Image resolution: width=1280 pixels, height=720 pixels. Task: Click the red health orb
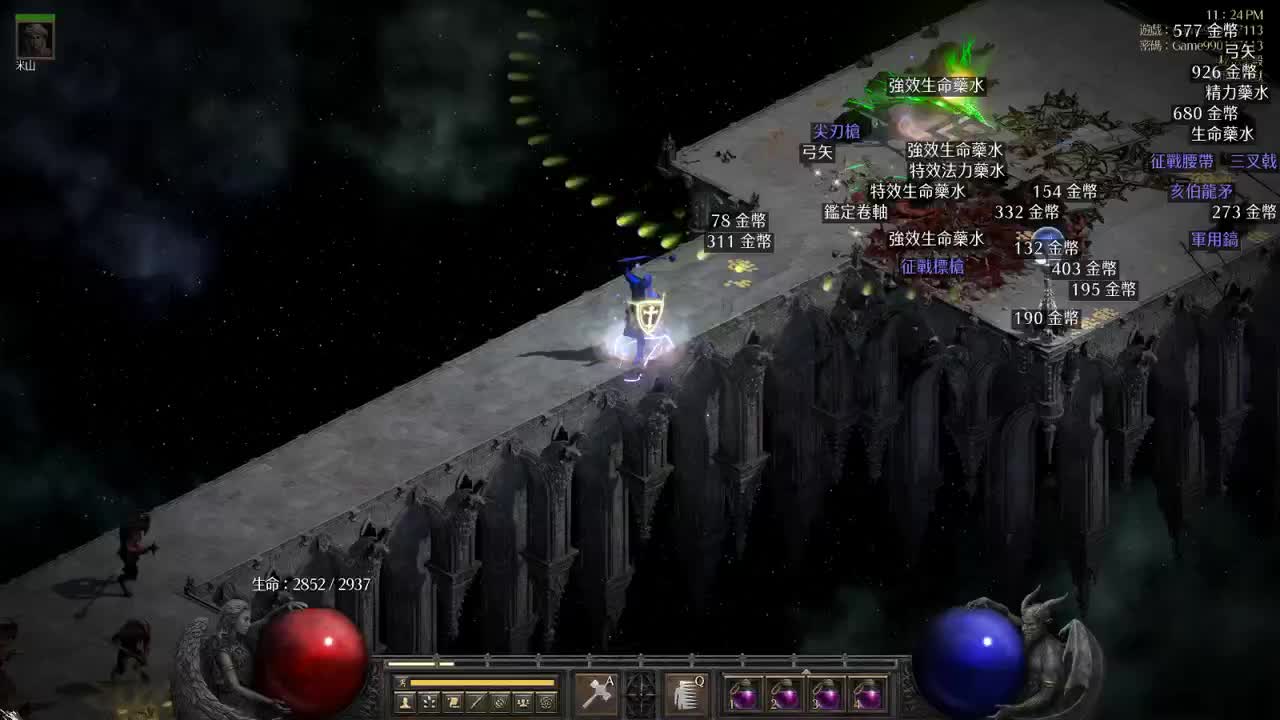(x=310, y=660)
